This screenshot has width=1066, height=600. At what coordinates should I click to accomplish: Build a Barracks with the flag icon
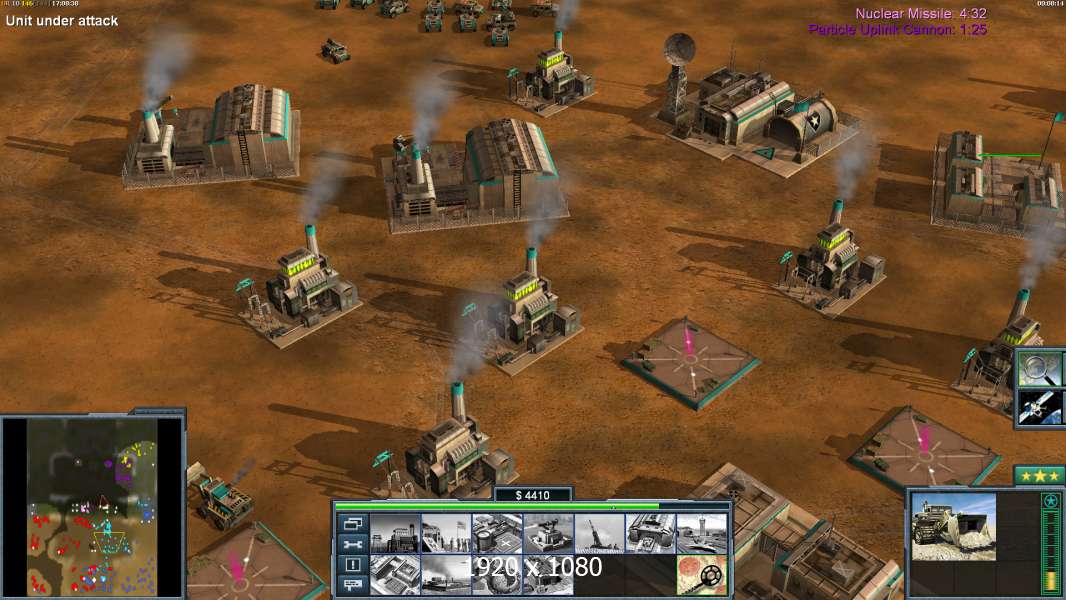pyautogui.click(x=446, y=533)
